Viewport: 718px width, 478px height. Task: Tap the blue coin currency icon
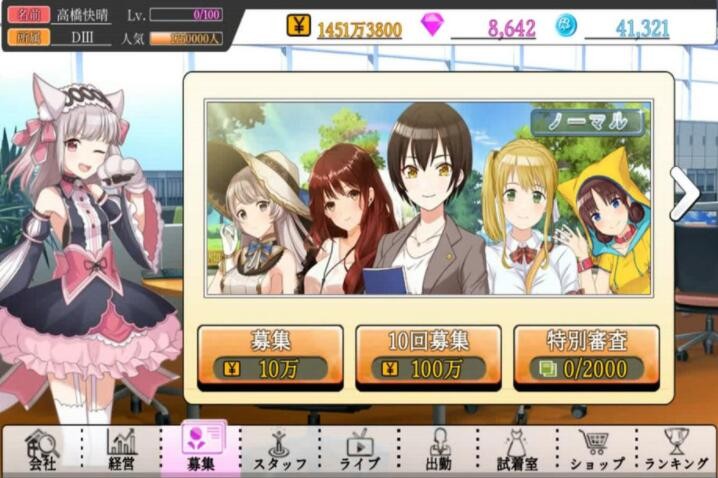click(565, 25)
